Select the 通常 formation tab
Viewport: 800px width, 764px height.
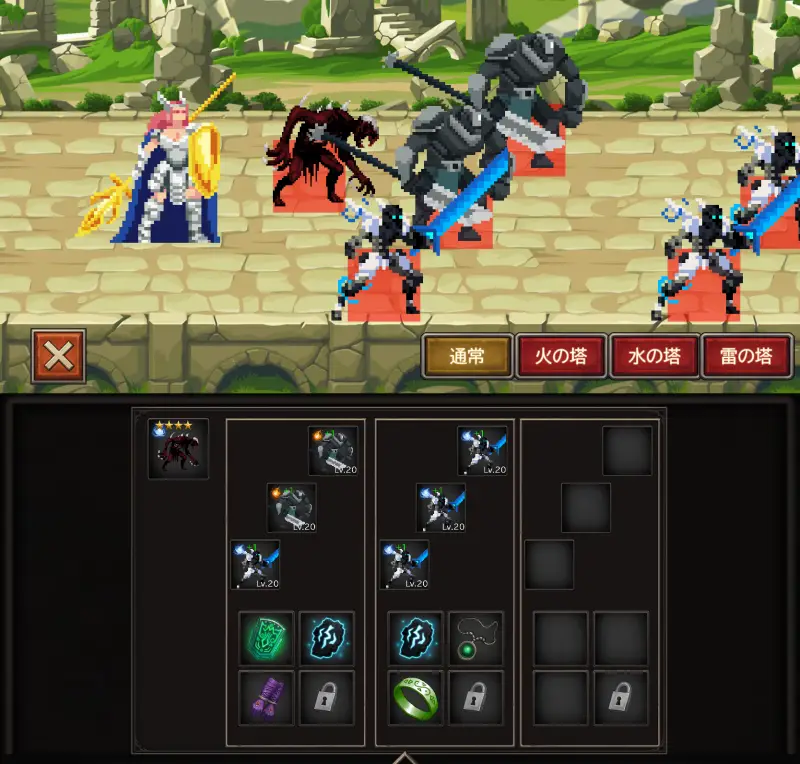[467, 356]
